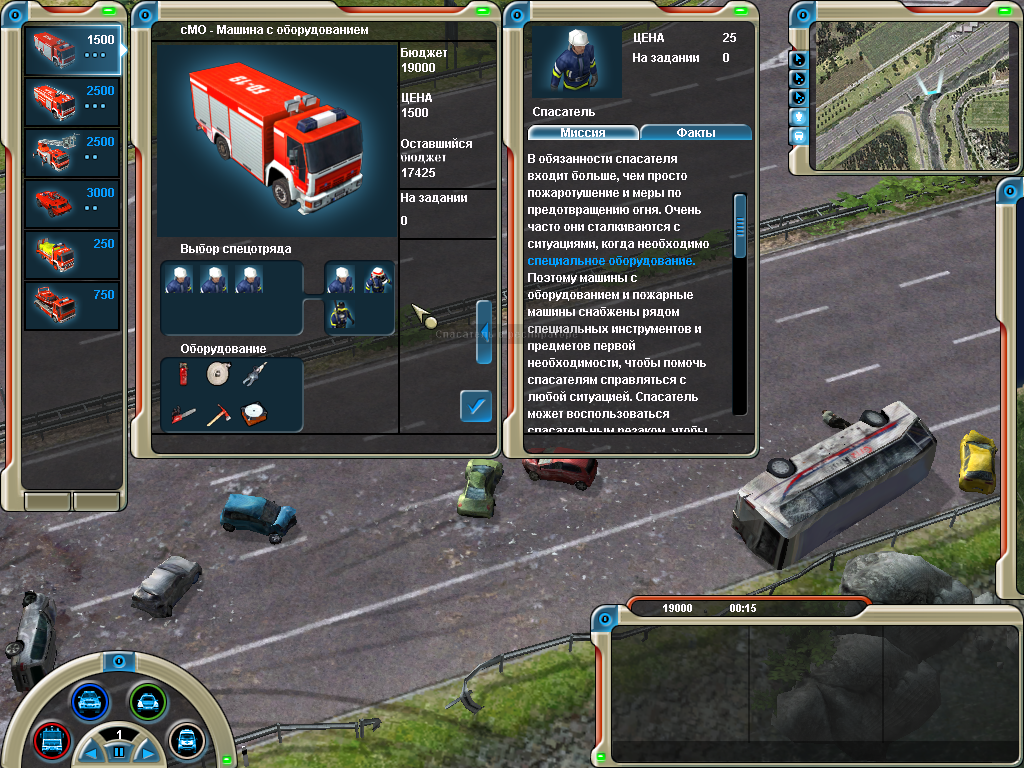Select the rolled fire hose icon

(217, 374)
